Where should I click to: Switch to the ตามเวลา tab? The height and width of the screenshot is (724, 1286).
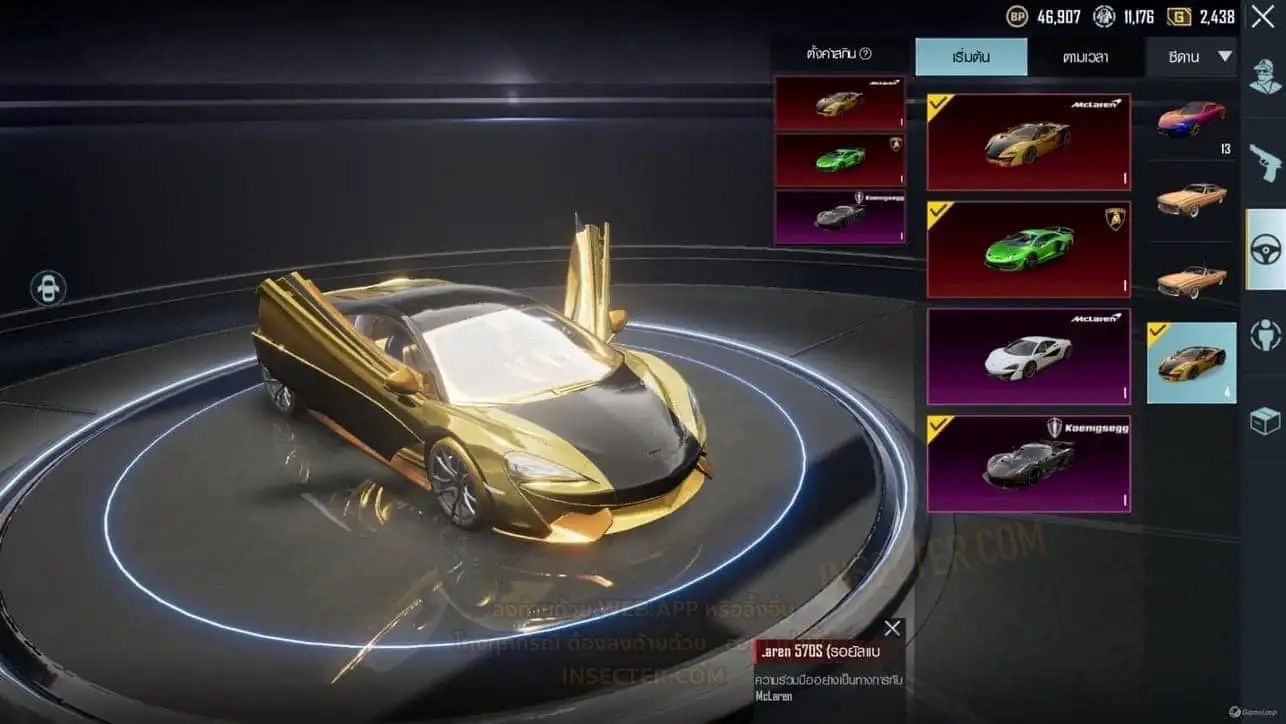coord(1085,57)
